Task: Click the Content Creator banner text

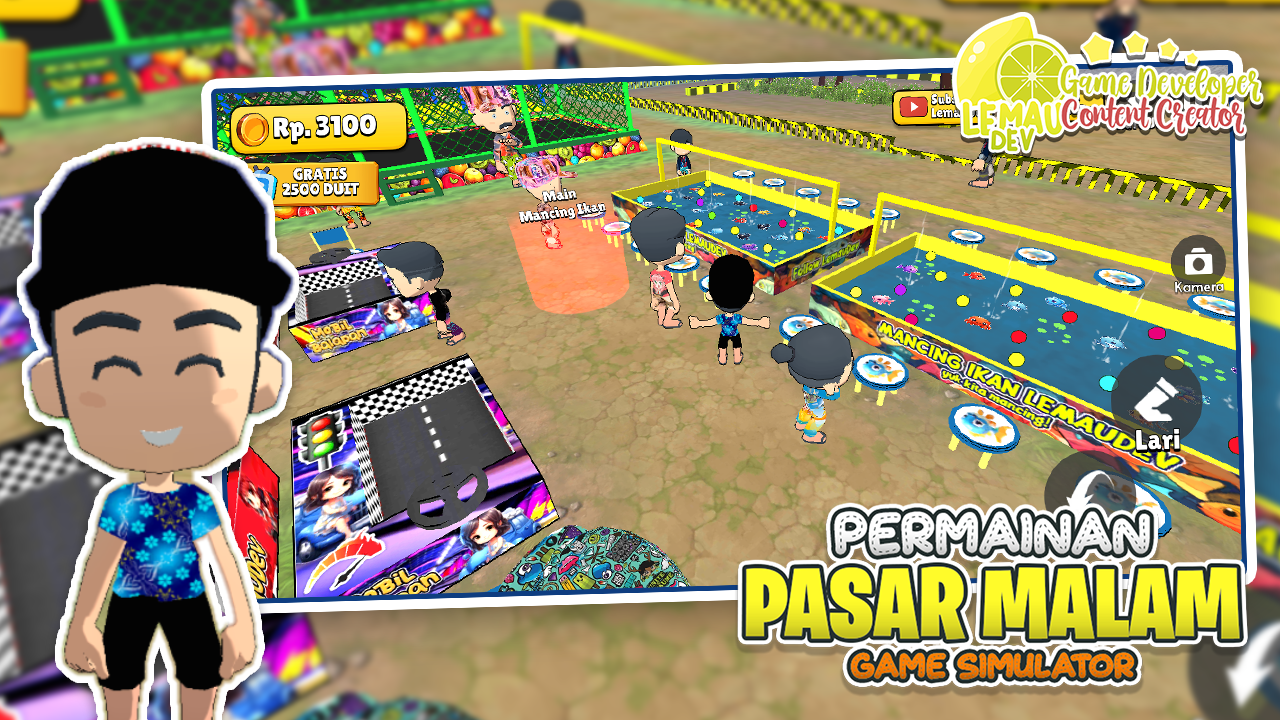Action: pos(1153,113)
